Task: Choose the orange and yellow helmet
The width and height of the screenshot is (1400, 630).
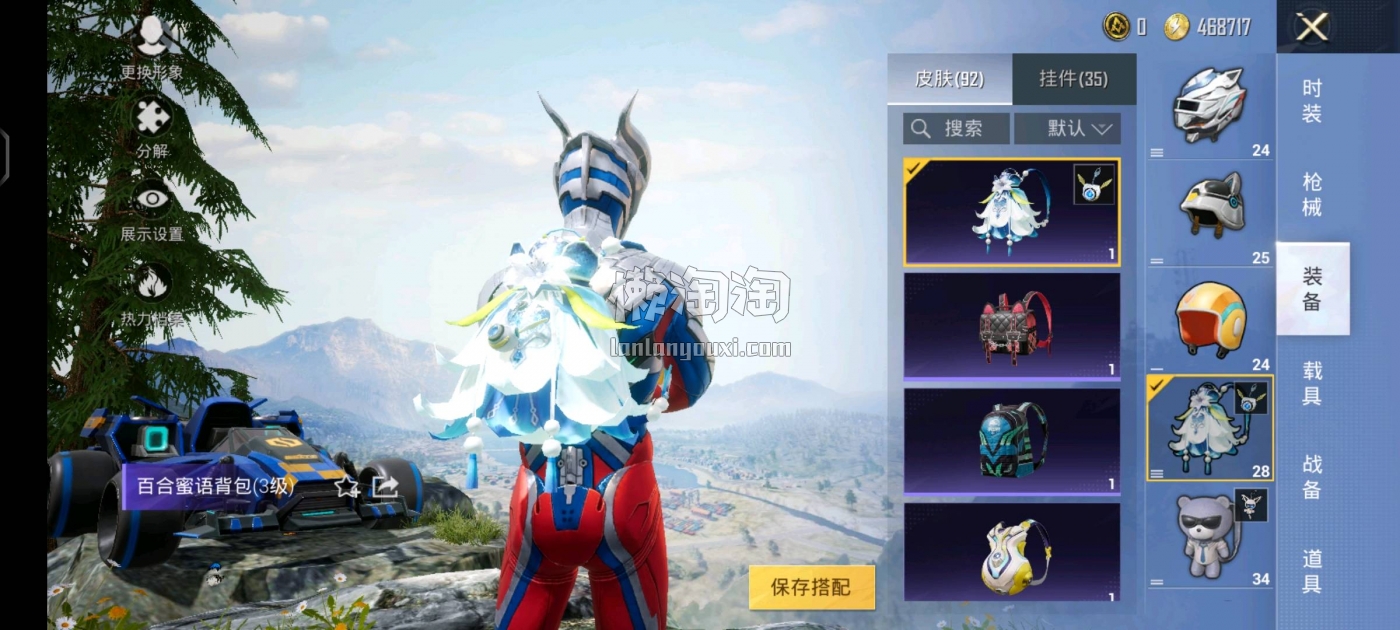Action: pos(1209,320)
